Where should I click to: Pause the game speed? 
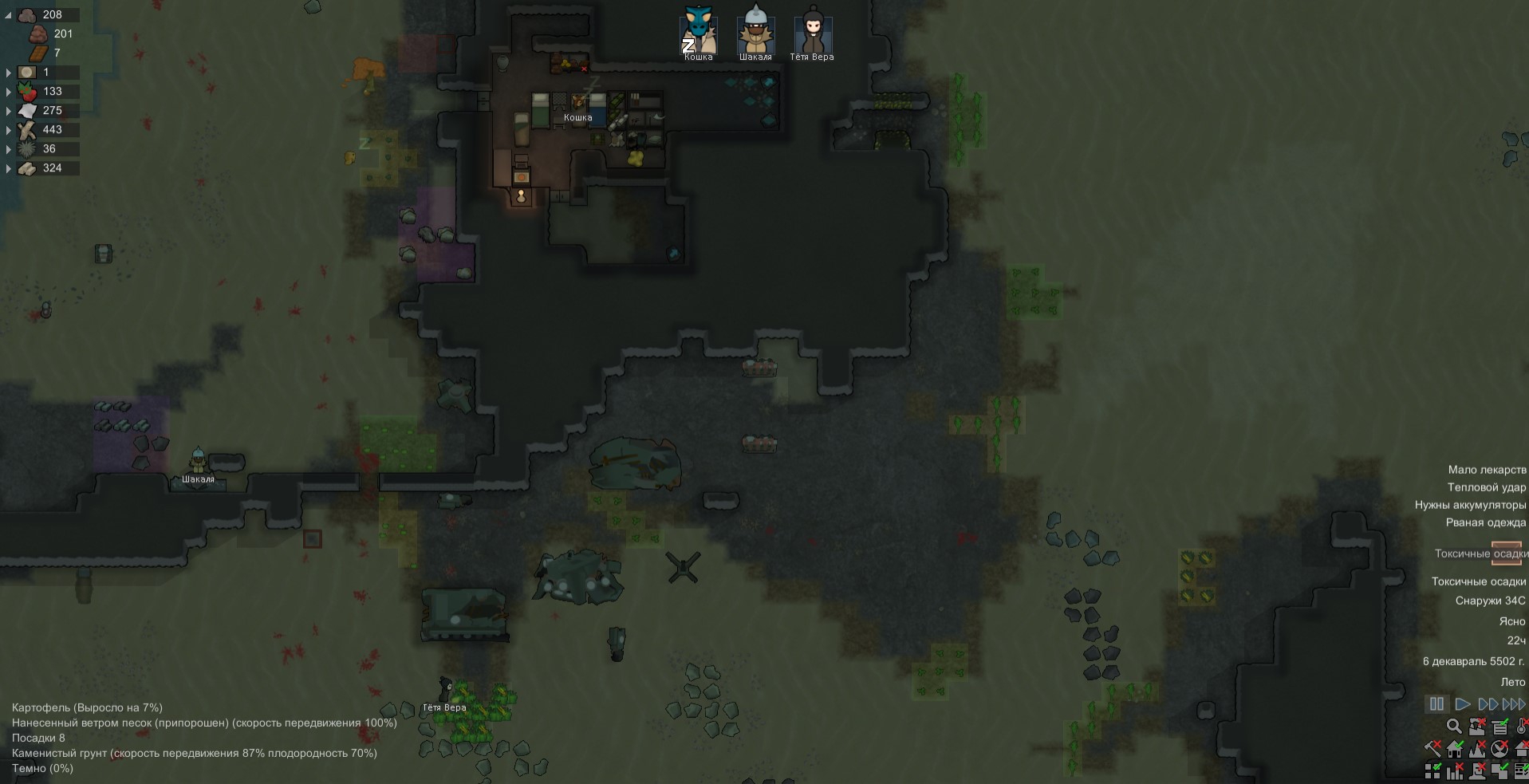tap(1436, 704)
